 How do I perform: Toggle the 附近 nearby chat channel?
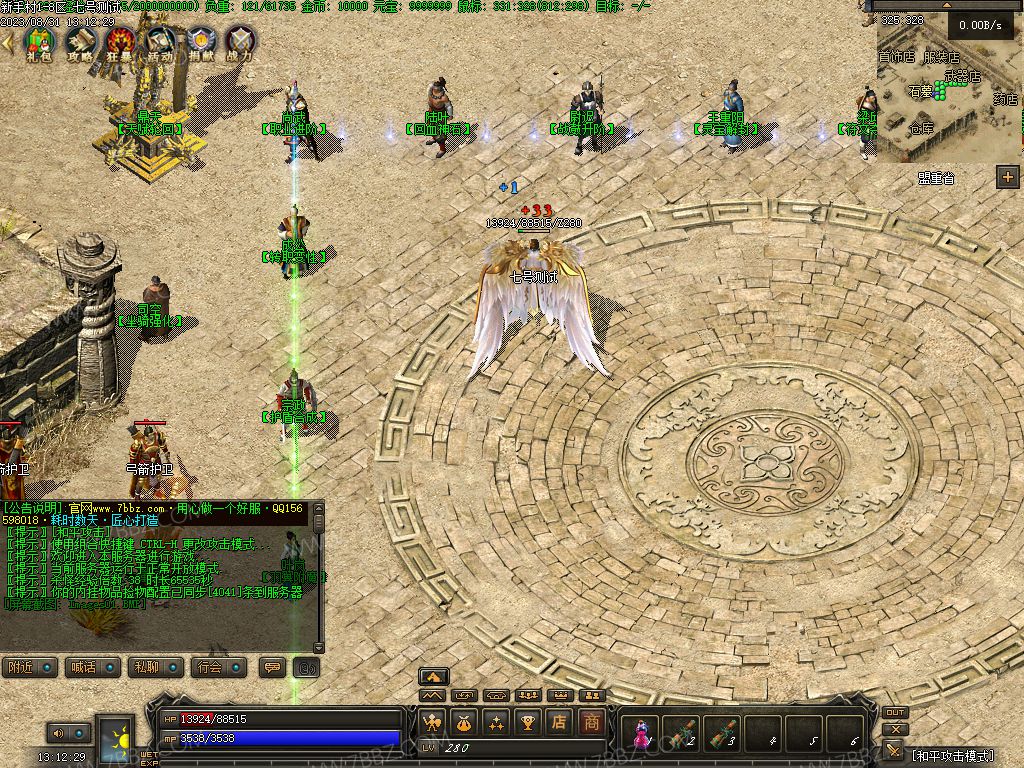29,667
